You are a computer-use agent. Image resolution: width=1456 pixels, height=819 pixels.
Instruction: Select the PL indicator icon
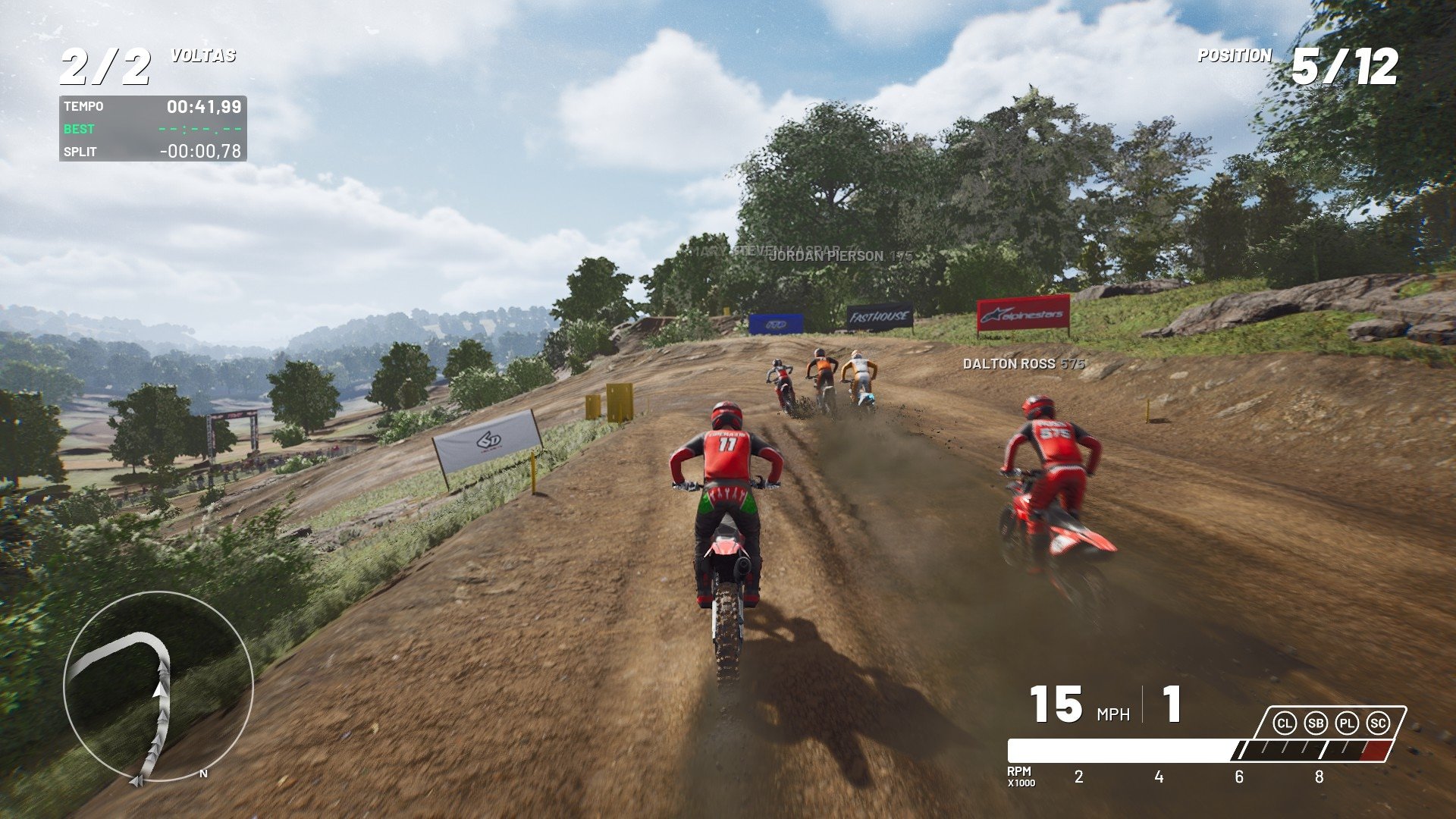(1347, 723)
